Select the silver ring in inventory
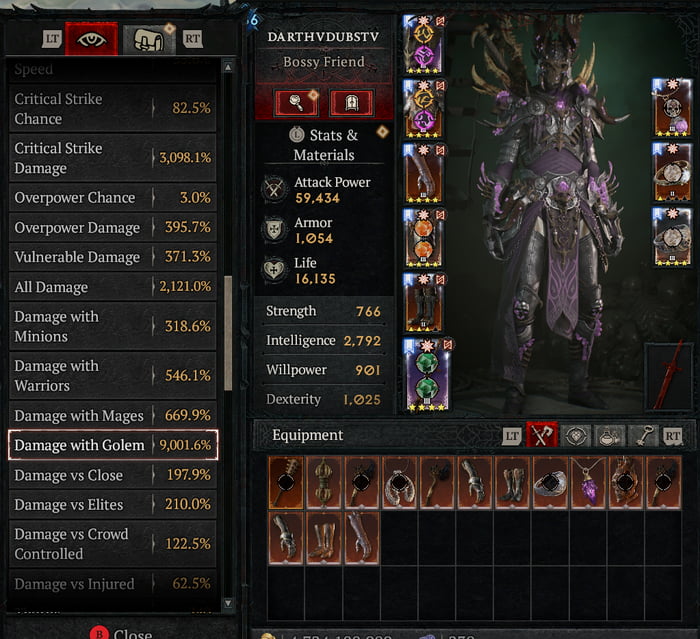The image size is (700, 639). point(549,483)
